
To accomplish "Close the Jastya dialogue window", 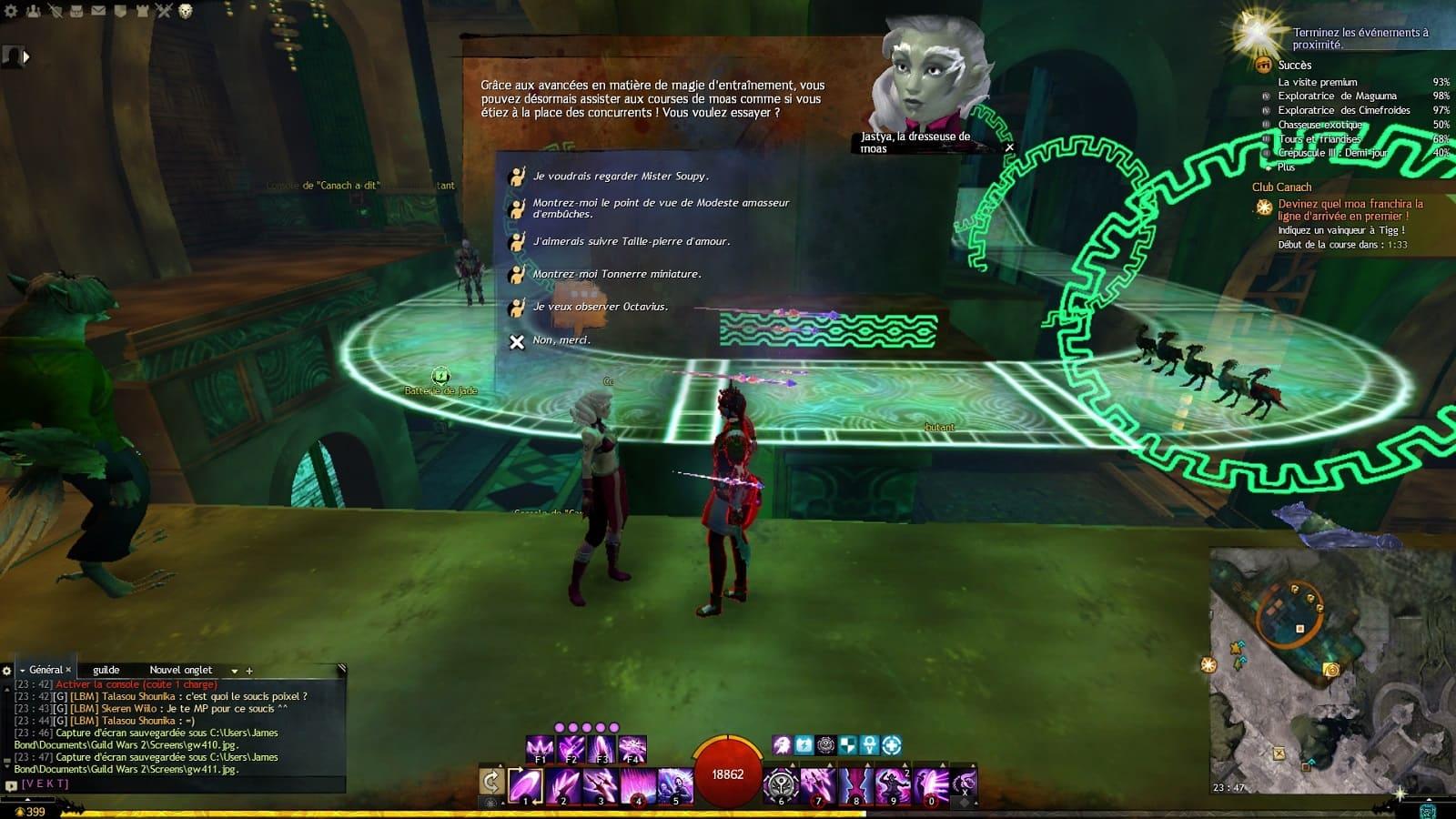I will pyautogui.click(x=1009, y=147).
